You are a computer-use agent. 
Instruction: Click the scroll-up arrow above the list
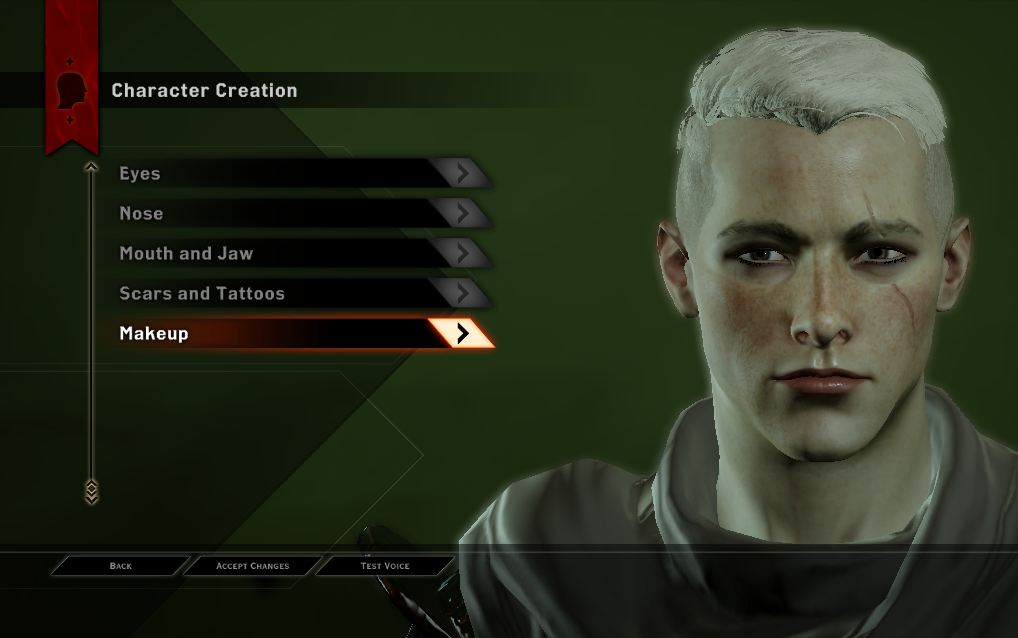[x=91, y=167]
